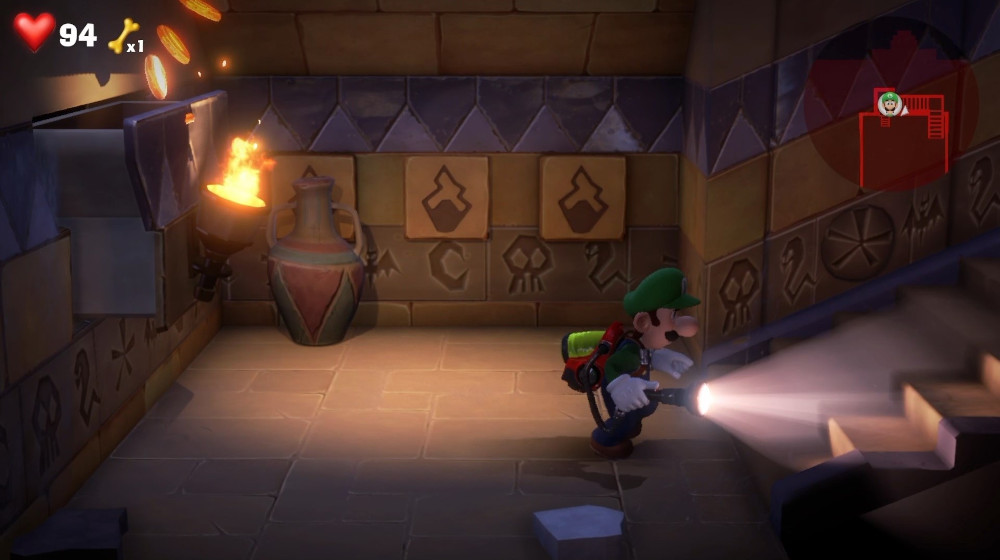
Task: Click the golden bone item icon
Action: [122, 36]
